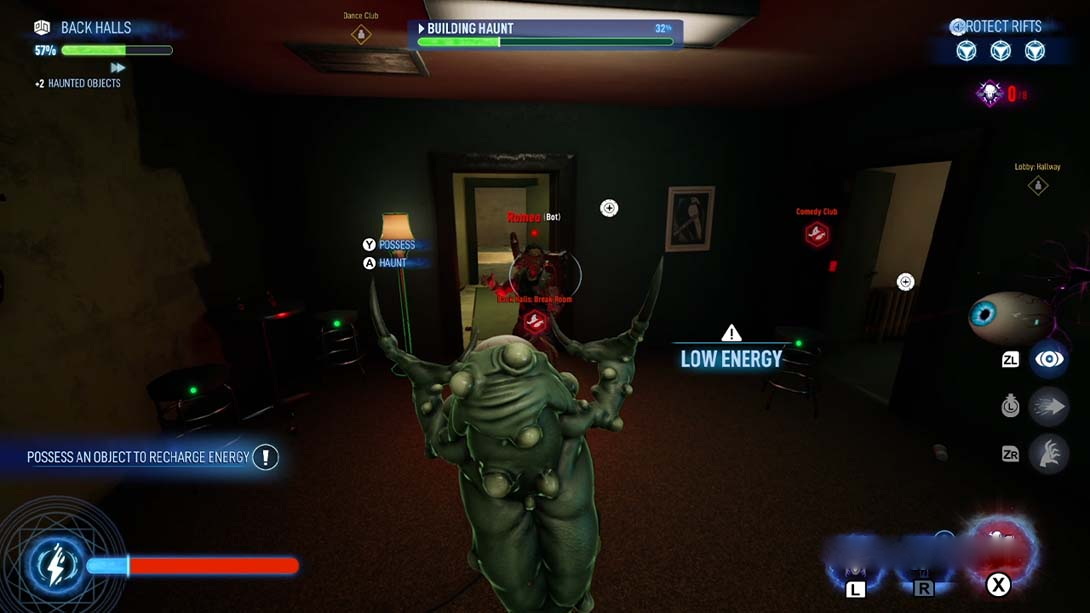The image size is (1090, 613).
Task: Select the Dance Club location marker
Action: pos(361,35)
